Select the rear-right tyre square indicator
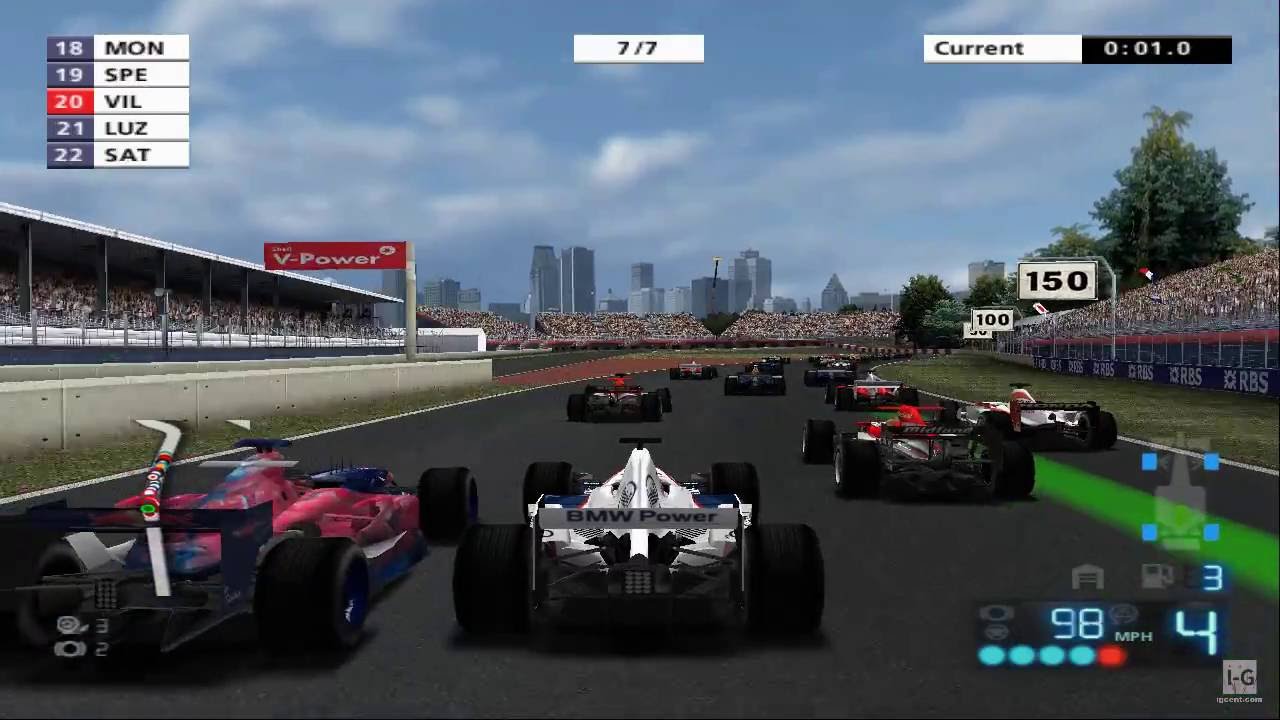The height and width of the screenshot is (720, 1280). pos(1212,531)
